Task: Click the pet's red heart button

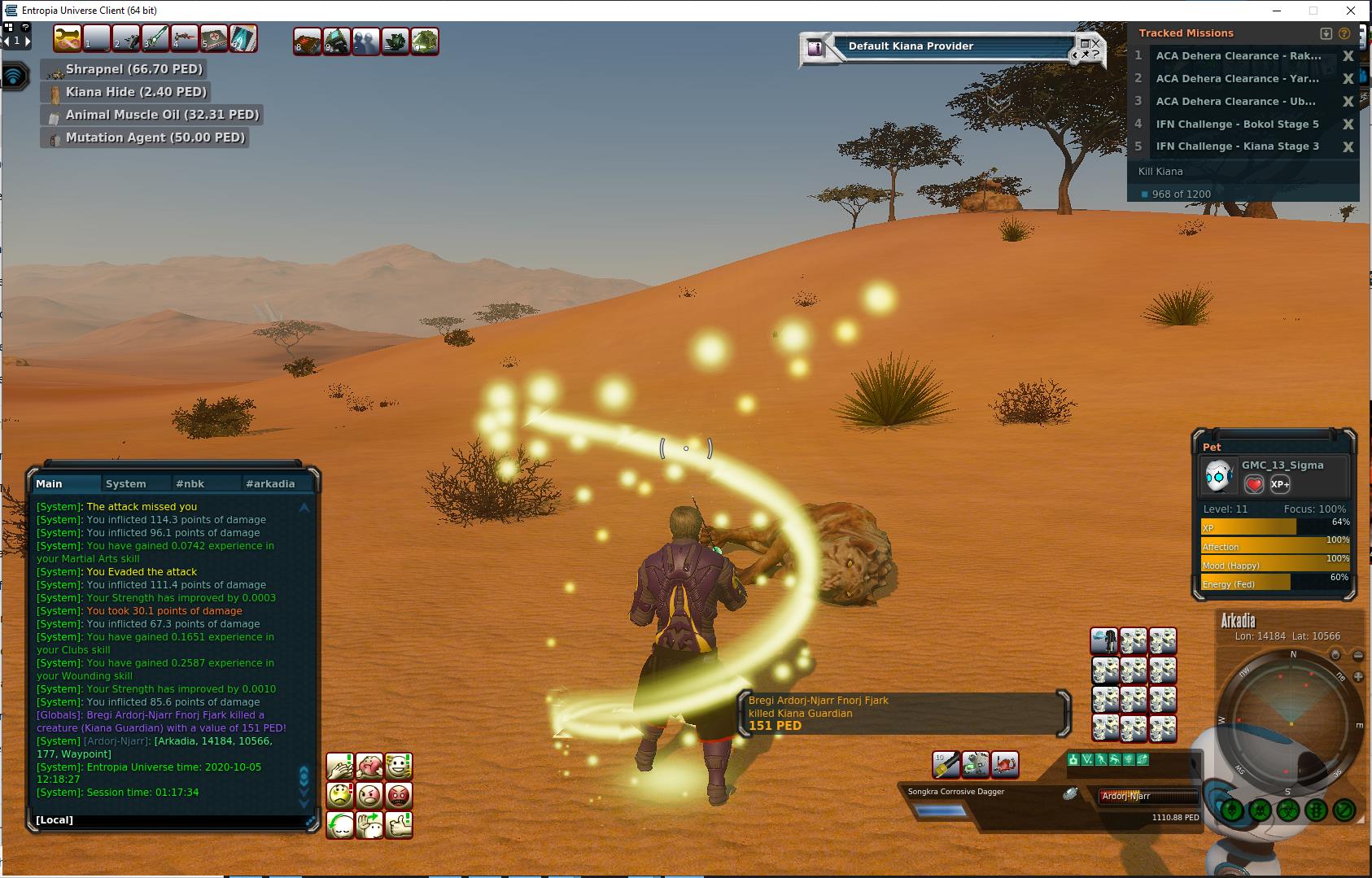Action: point(1254,484)
